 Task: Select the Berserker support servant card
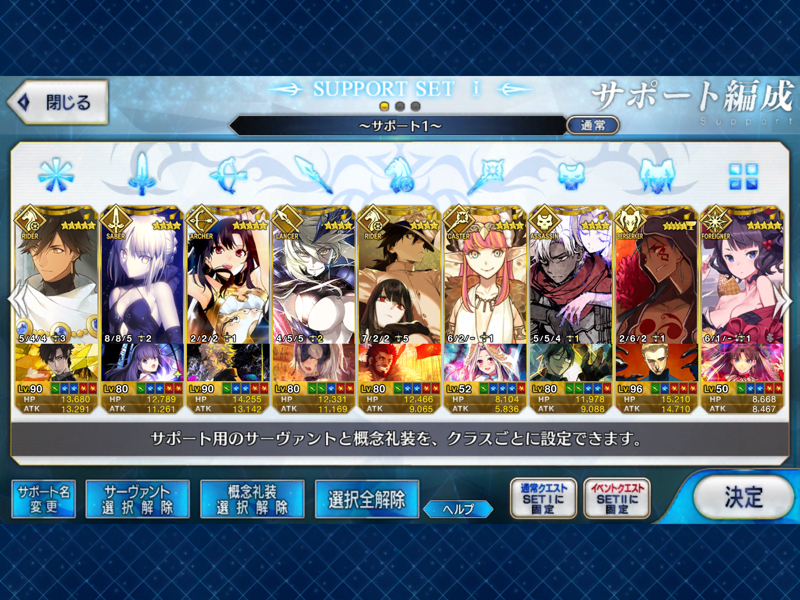tap(657, 275)
